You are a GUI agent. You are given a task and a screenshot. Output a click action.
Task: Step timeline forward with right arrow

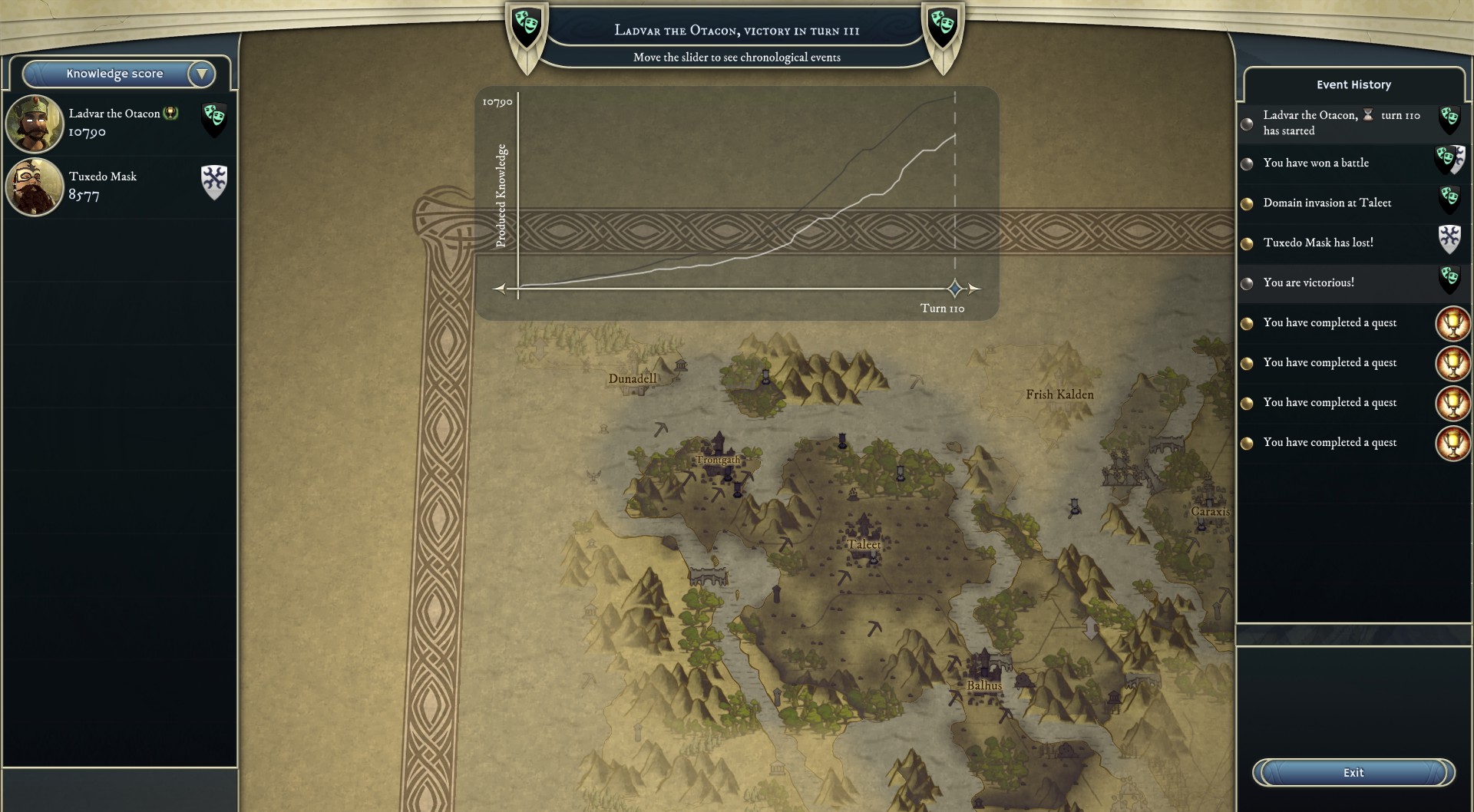click(x=974, y=289)
